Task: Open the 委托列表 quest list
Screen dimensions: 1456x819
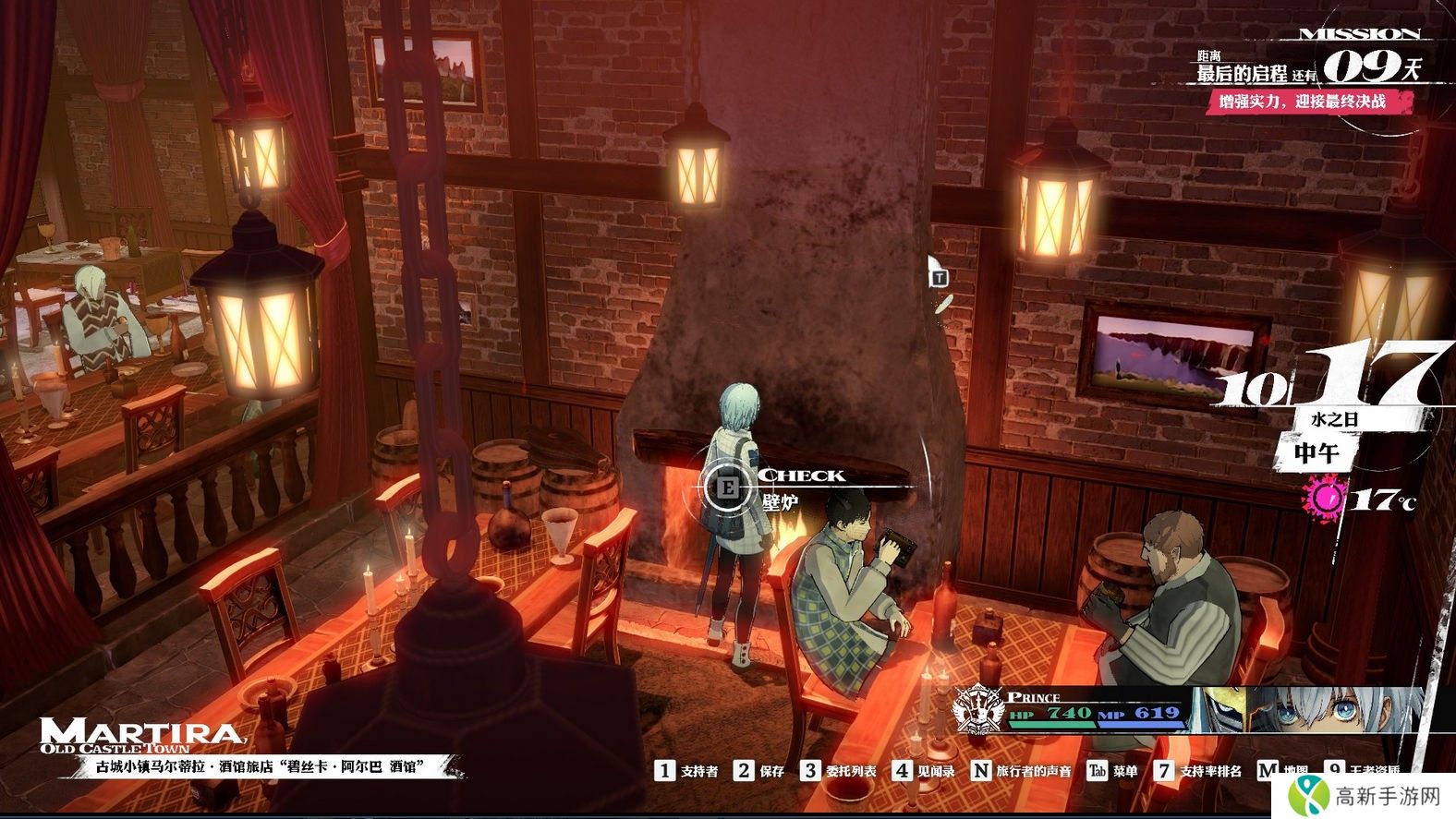Action: (839, 771)
